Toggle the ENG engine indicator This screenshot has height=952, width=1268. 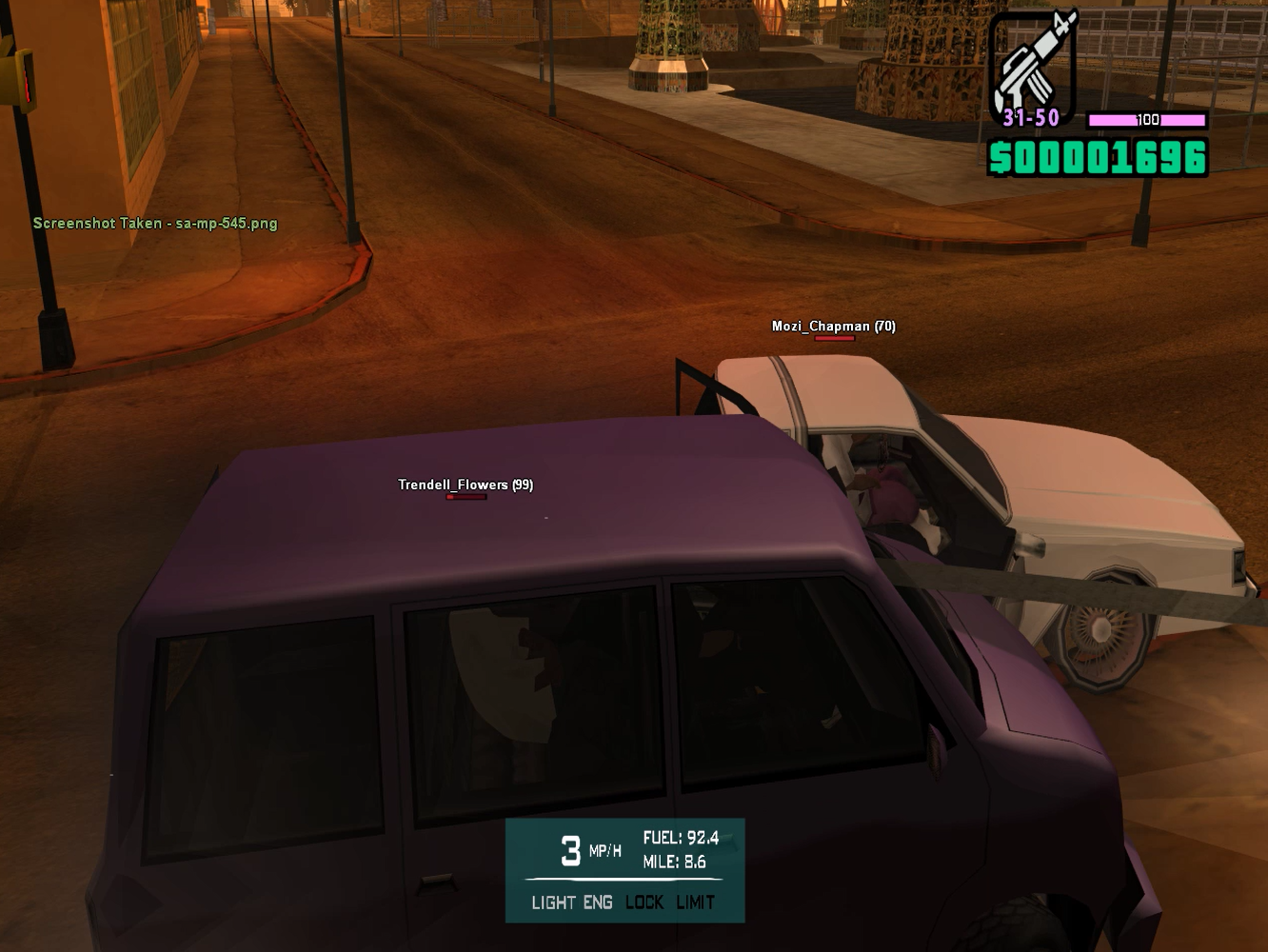[598, 902]
